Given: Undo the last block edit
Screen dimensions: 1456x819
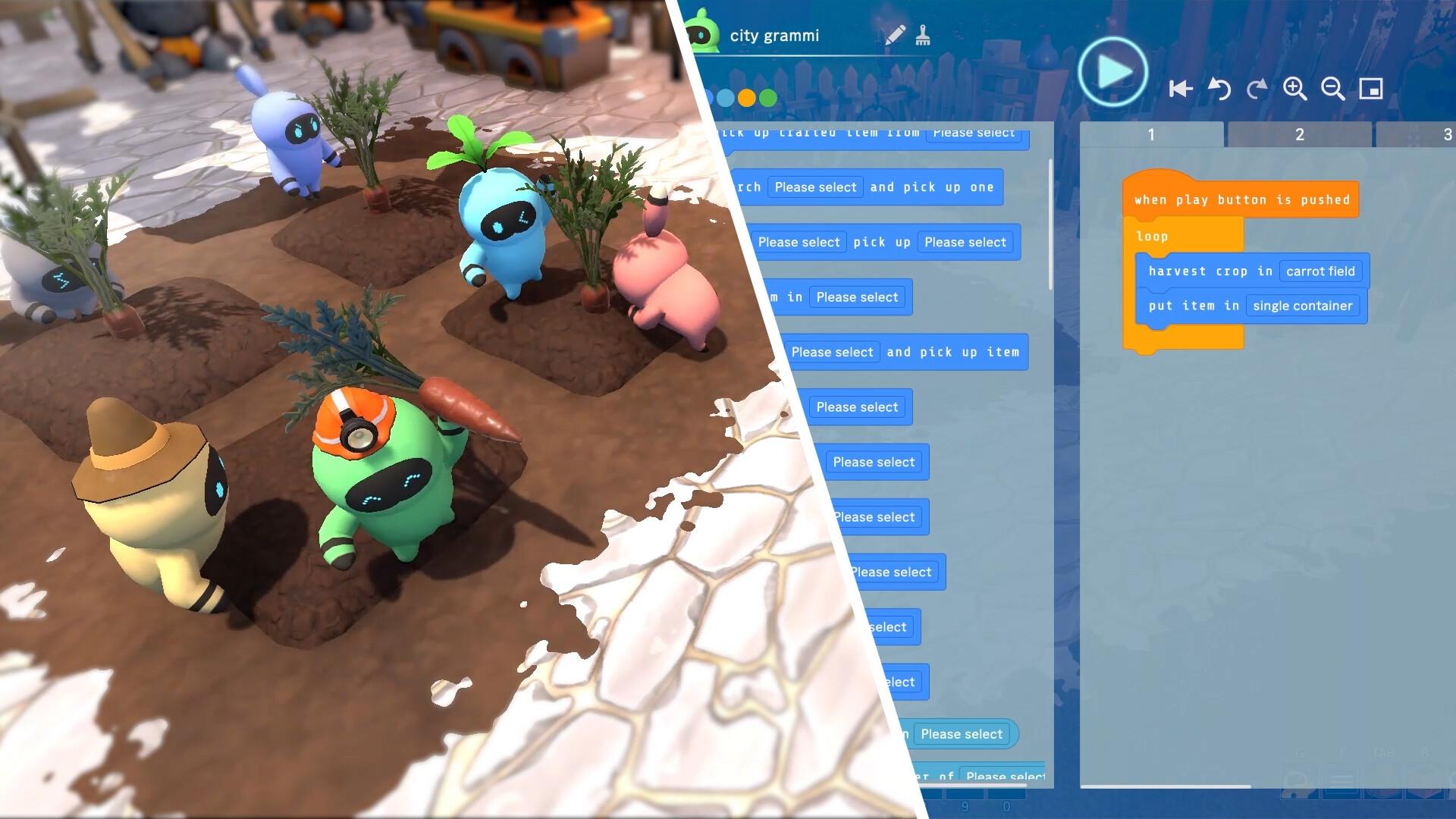Looking at the screenshot, I should point(1219,89).
